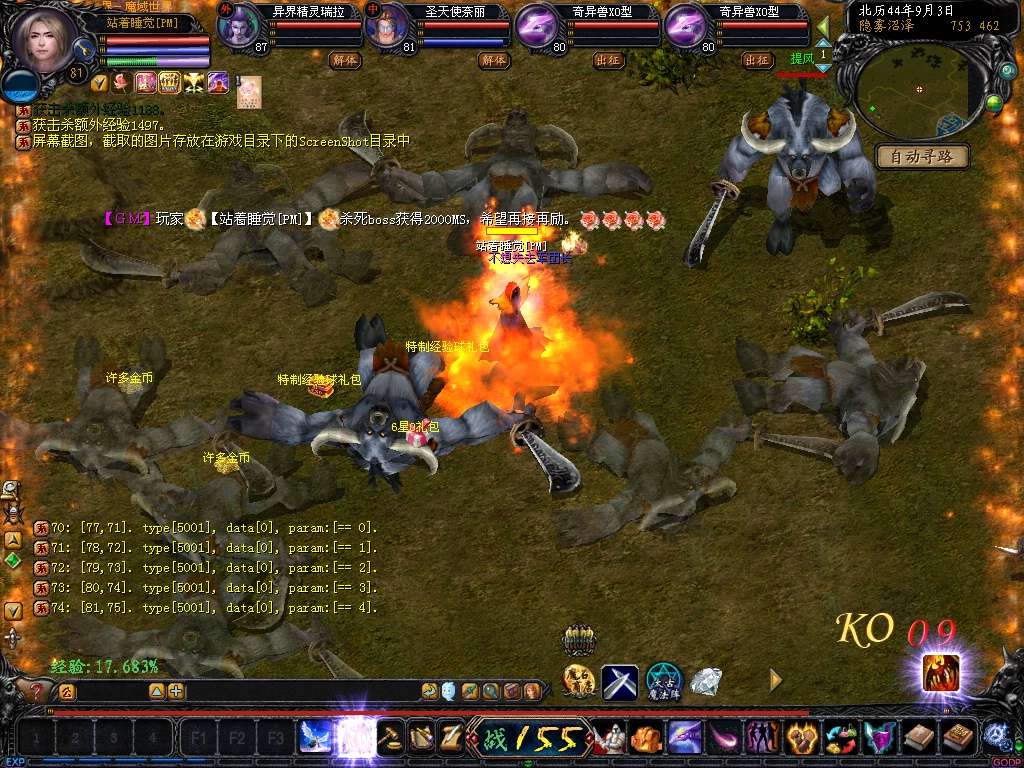Activate the flaming demon skill icon
This screenshot has height=768, width=1024.
941,671
